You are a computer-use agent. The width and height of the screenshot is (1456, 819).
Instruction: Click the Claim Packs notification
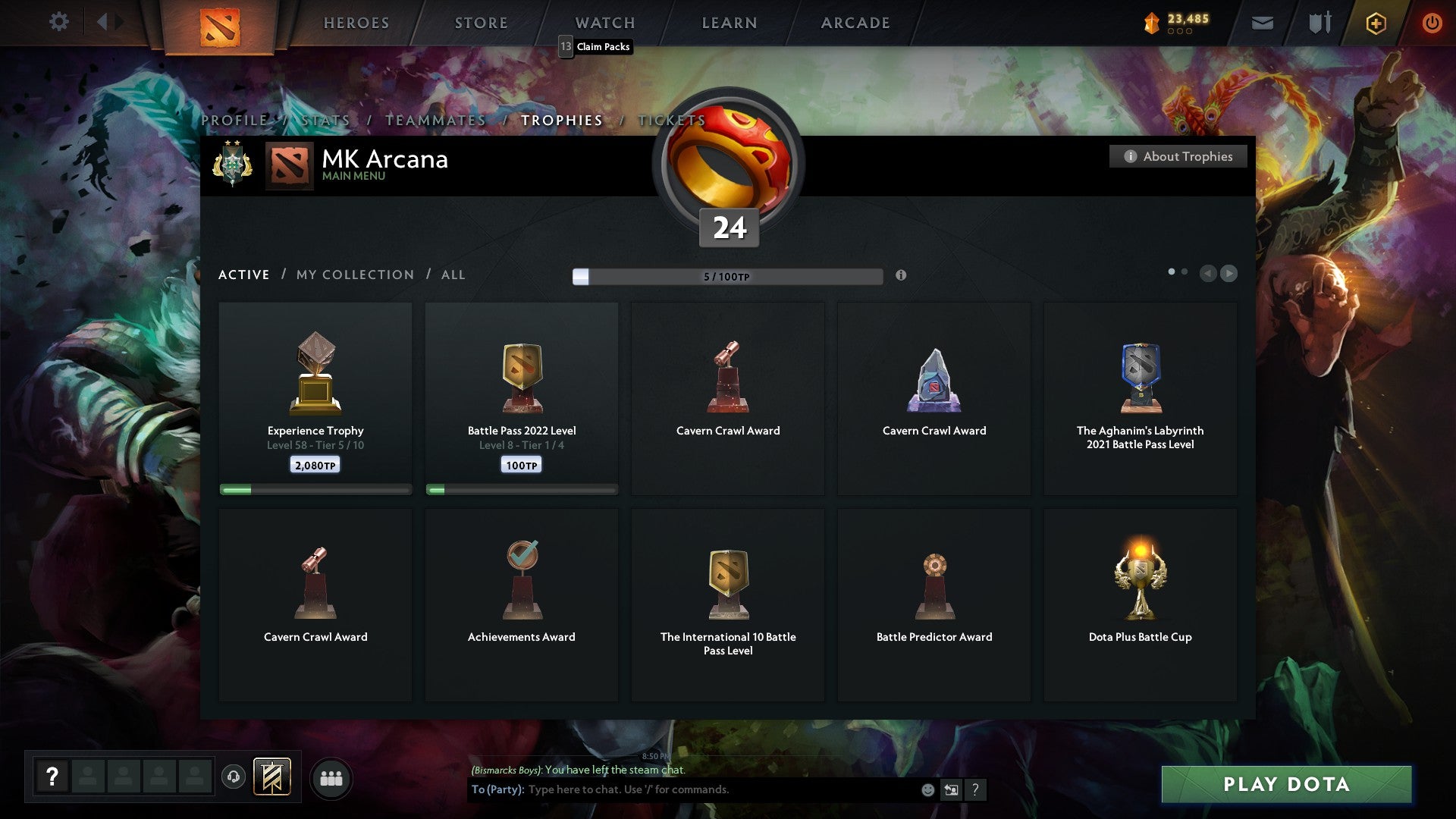(x=596, y=46)
